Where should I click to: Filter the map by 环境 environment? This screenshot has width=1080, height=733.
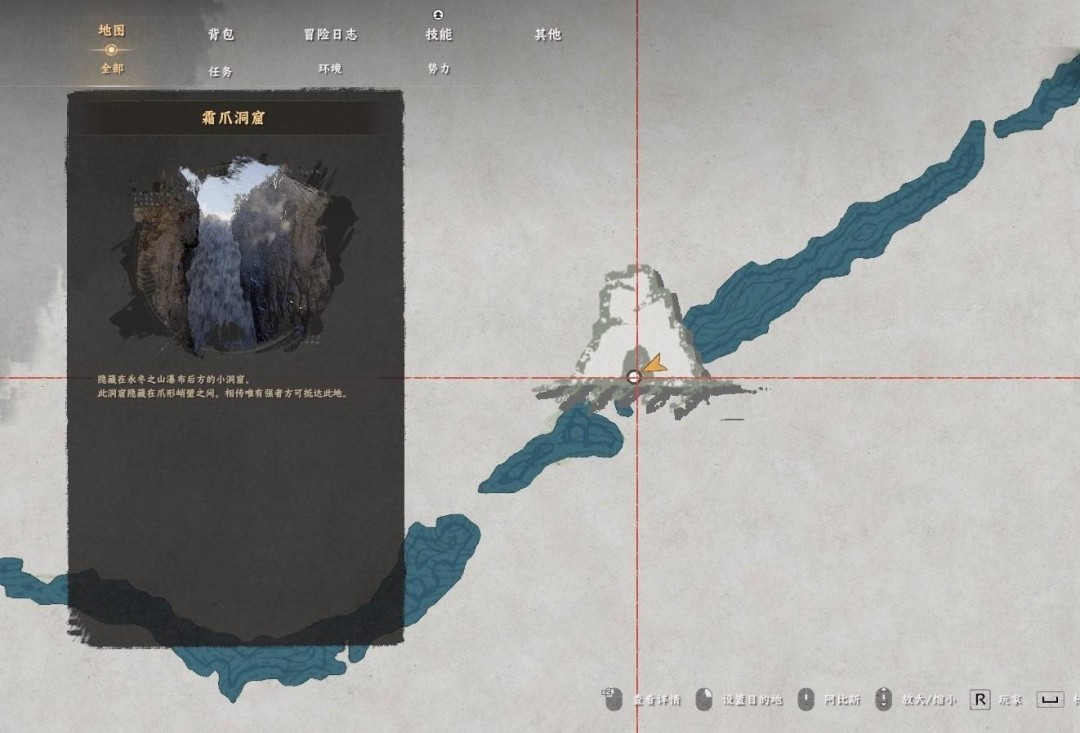[x=330, y=69]
